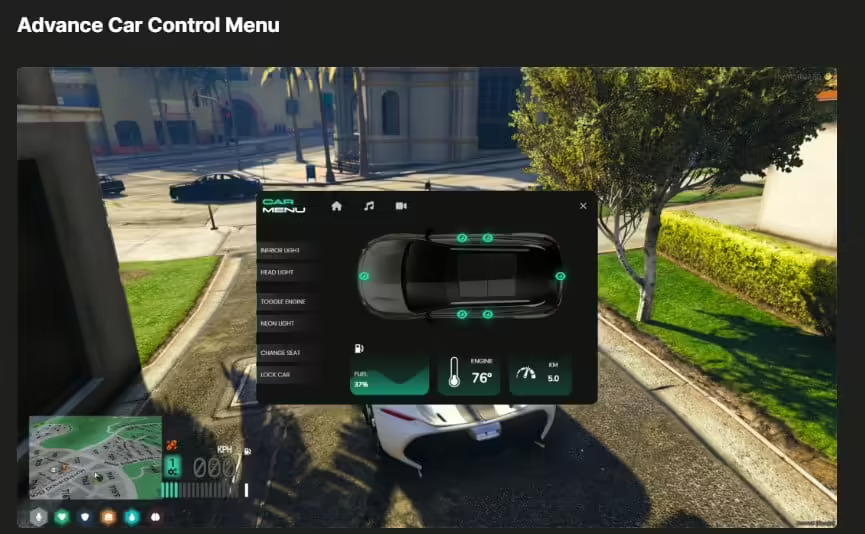
Task: Click the Lock Car button
Action: pos(275,374)
